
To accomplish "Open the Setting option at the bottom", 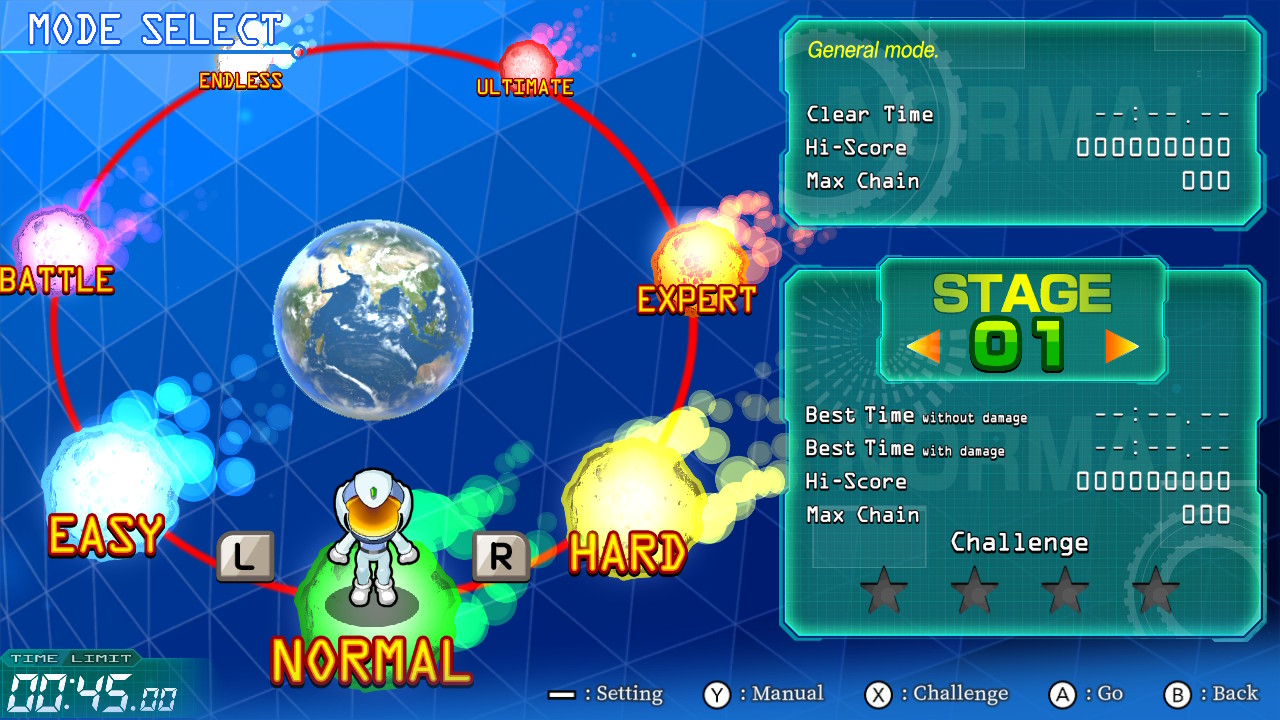I will pos(608,693).
